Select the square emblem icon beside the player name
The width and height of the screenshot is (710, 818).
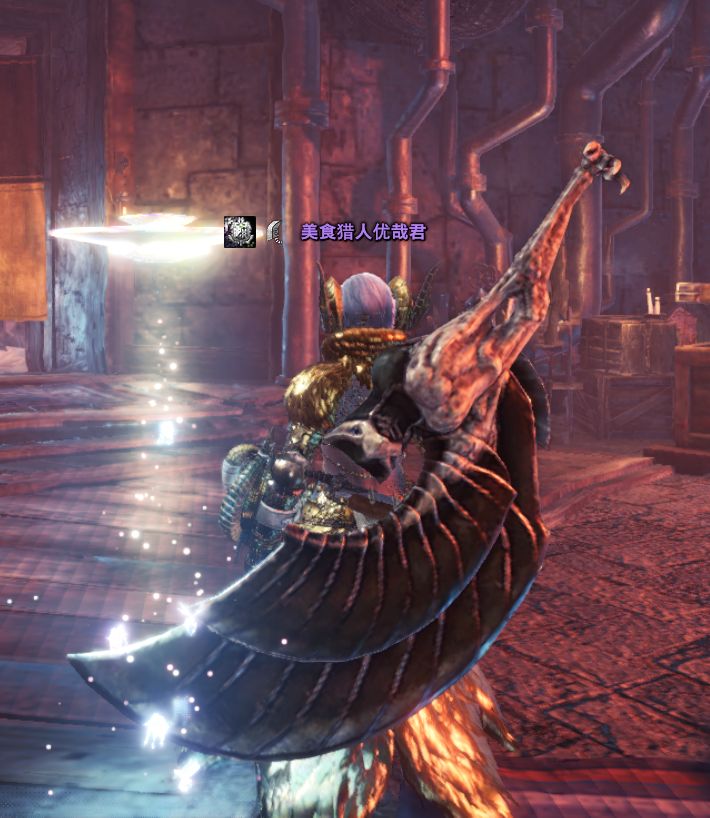point(240,232)
